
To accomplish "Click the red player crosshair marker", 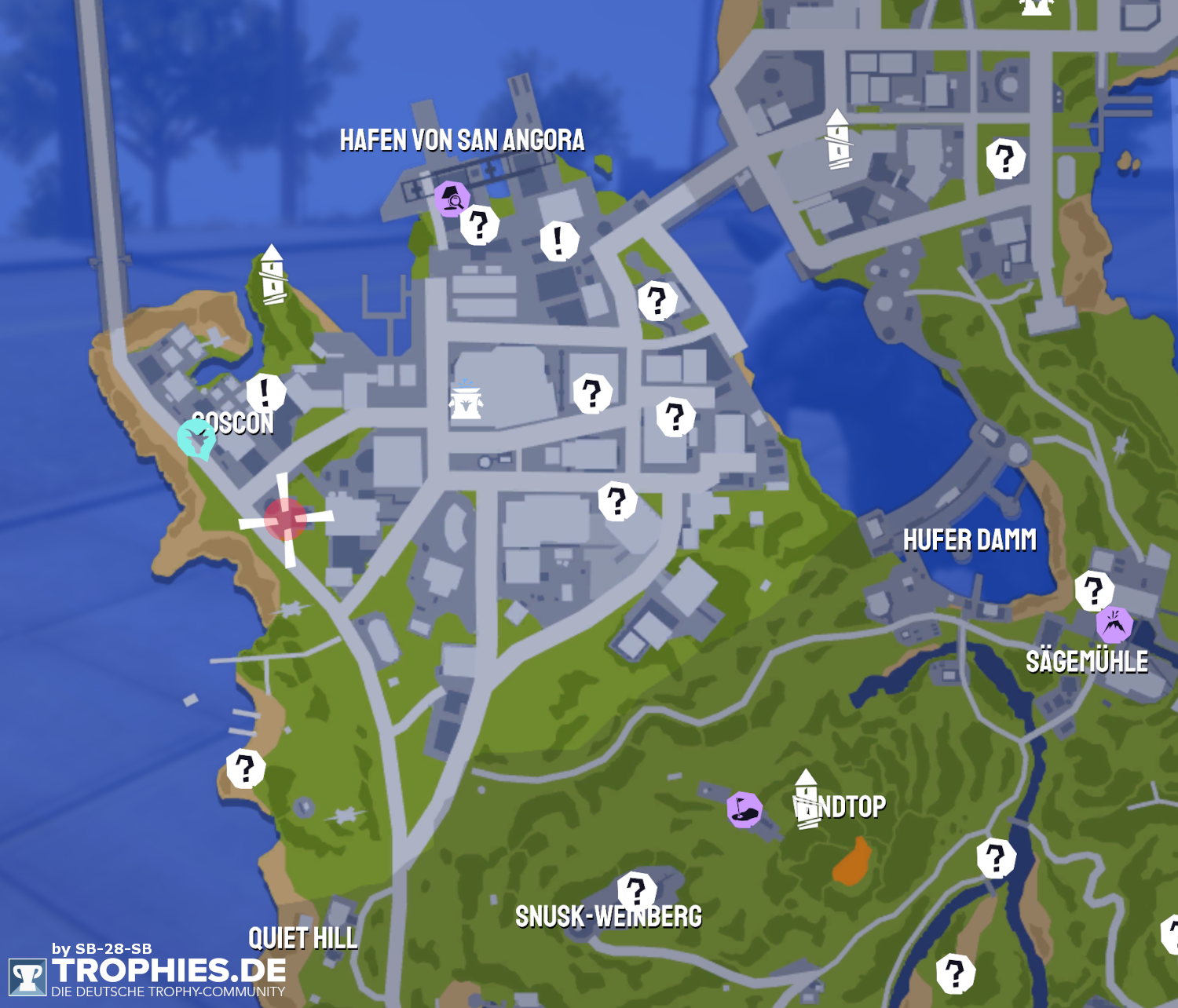I will tap(286, 519).
